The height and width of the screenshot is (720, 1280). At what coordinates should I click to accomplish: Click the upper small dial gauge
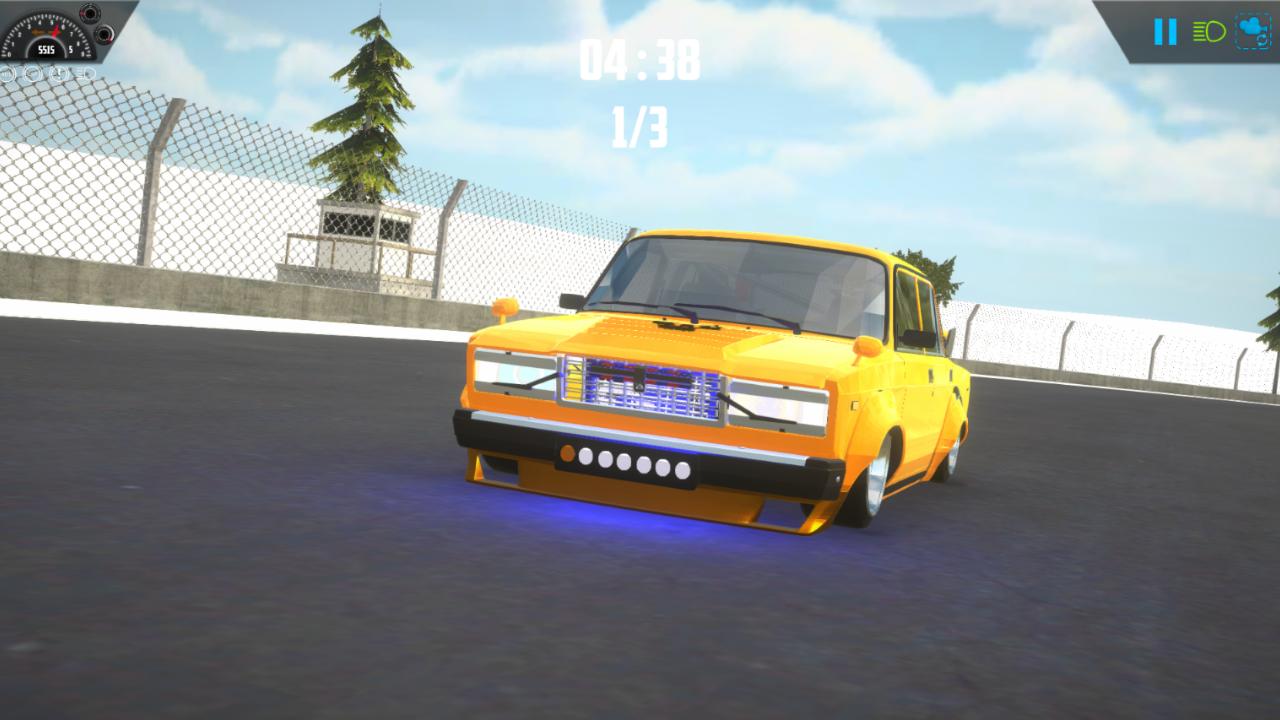pyautogui.click(x=90, y=14)
